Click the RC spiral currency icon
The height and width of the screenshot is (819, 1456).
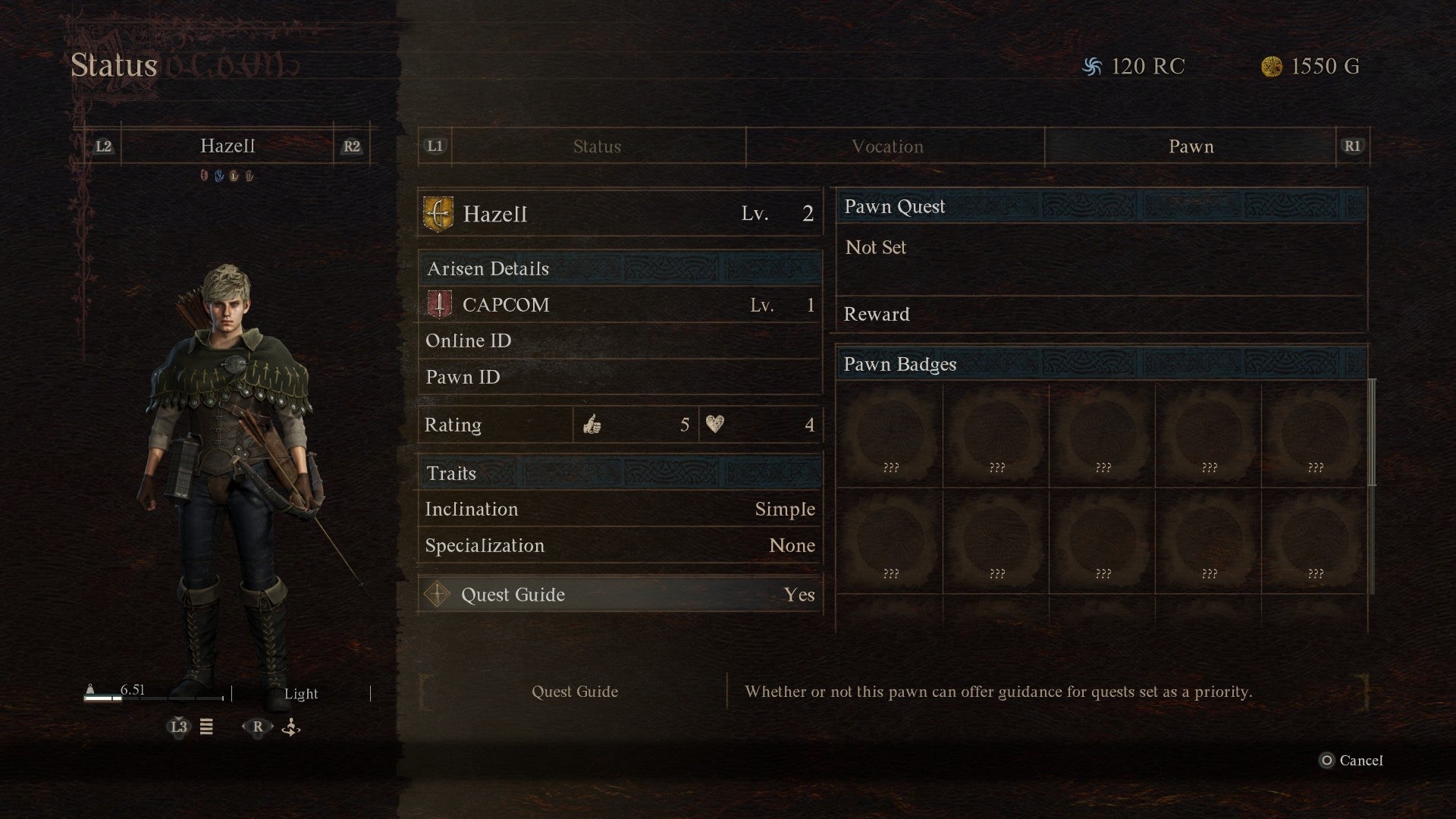[1092, 66]
